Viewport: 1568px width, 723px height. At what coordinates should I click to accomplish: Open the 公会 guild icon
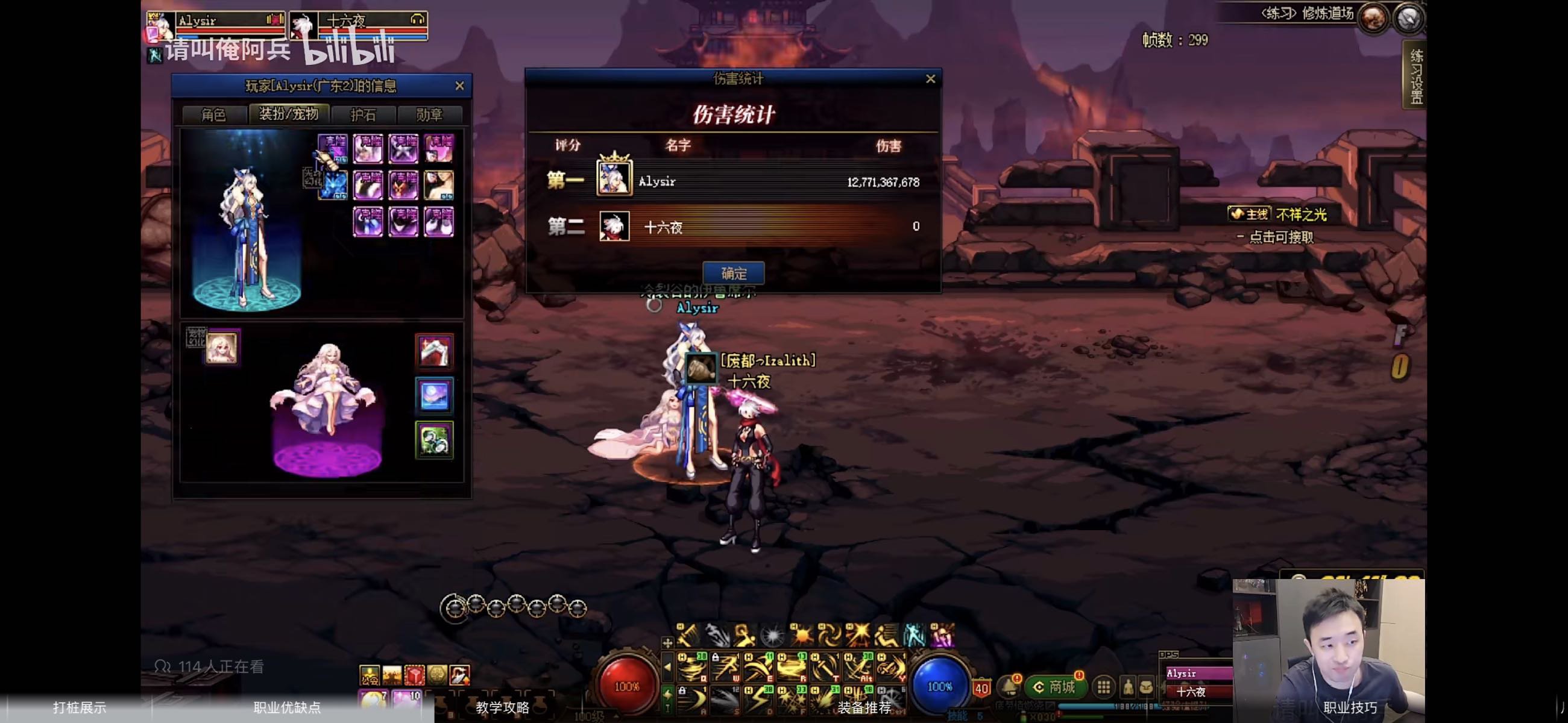(369, 675)
